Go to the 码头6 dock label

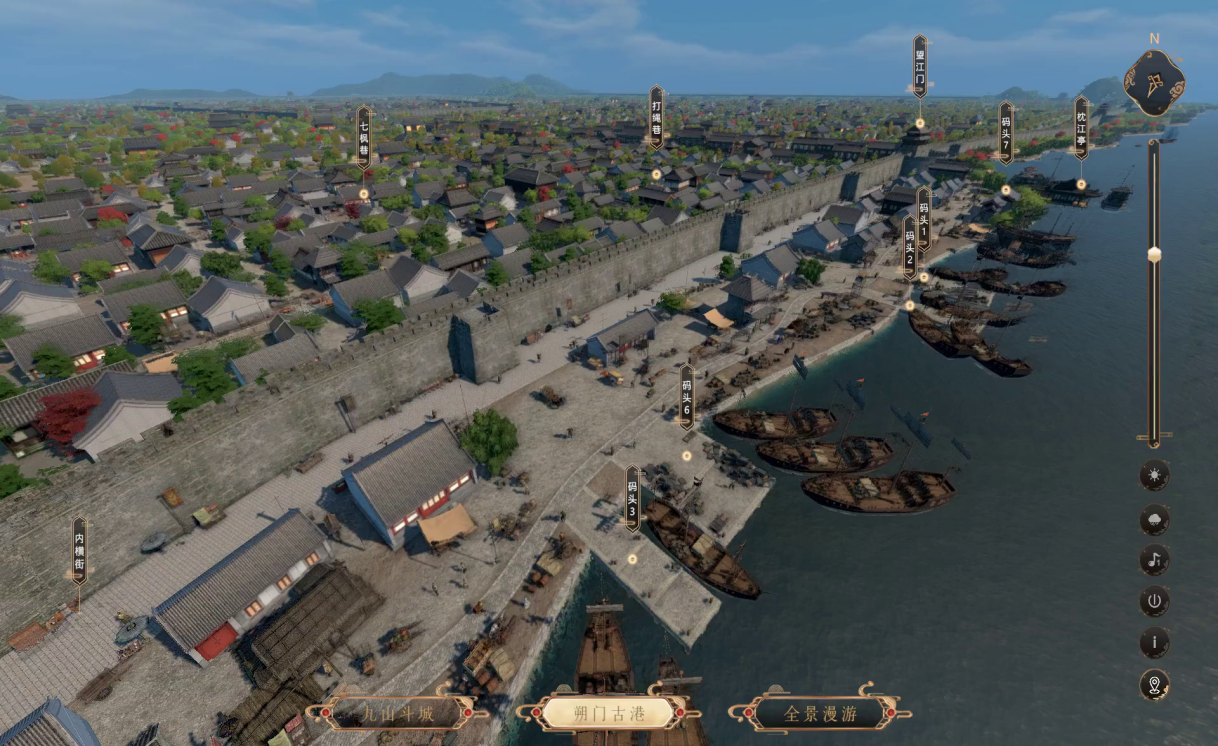click(687, 397)
